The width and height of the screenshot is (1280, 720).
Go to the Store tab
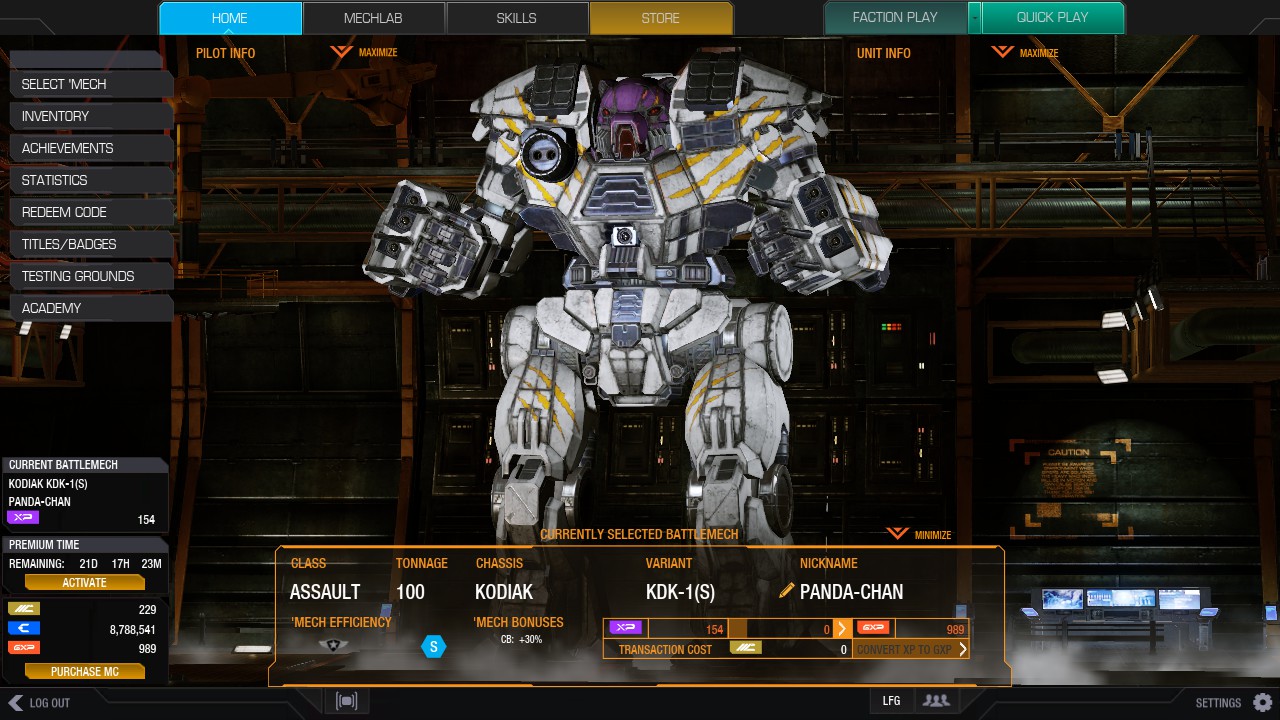click(660, 18)
